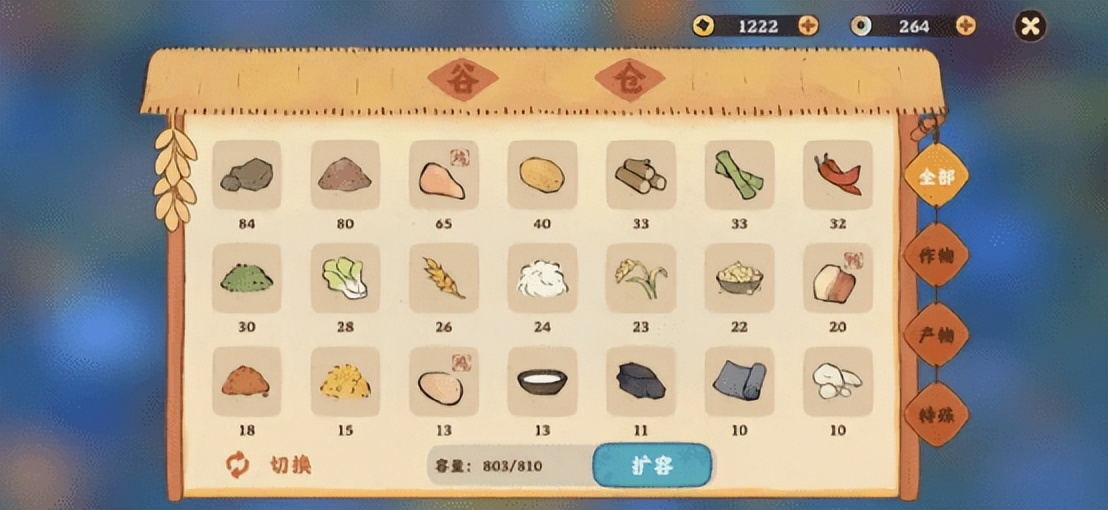Pick the wooden logs slot
This screenshot has height=510, width=1108.
[x=640, y=175]
